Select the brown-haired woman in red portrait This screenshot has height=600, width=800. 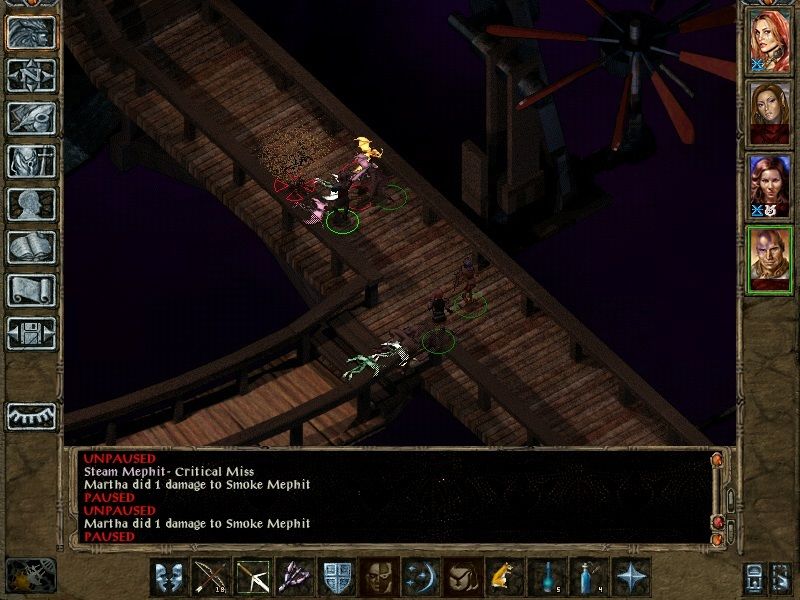(770, 114)
